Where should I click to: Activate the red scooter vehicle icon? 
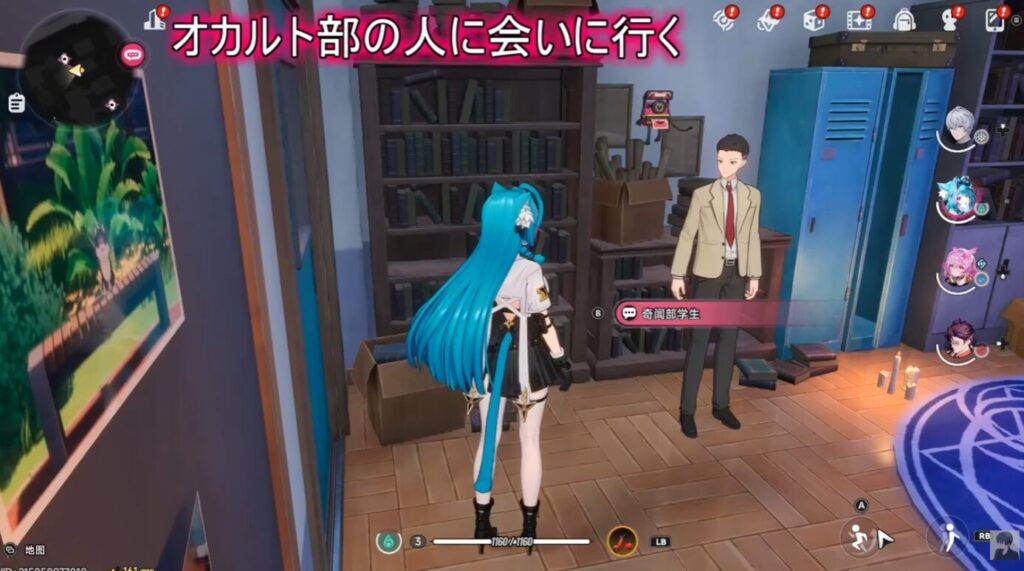pos(622,541)
